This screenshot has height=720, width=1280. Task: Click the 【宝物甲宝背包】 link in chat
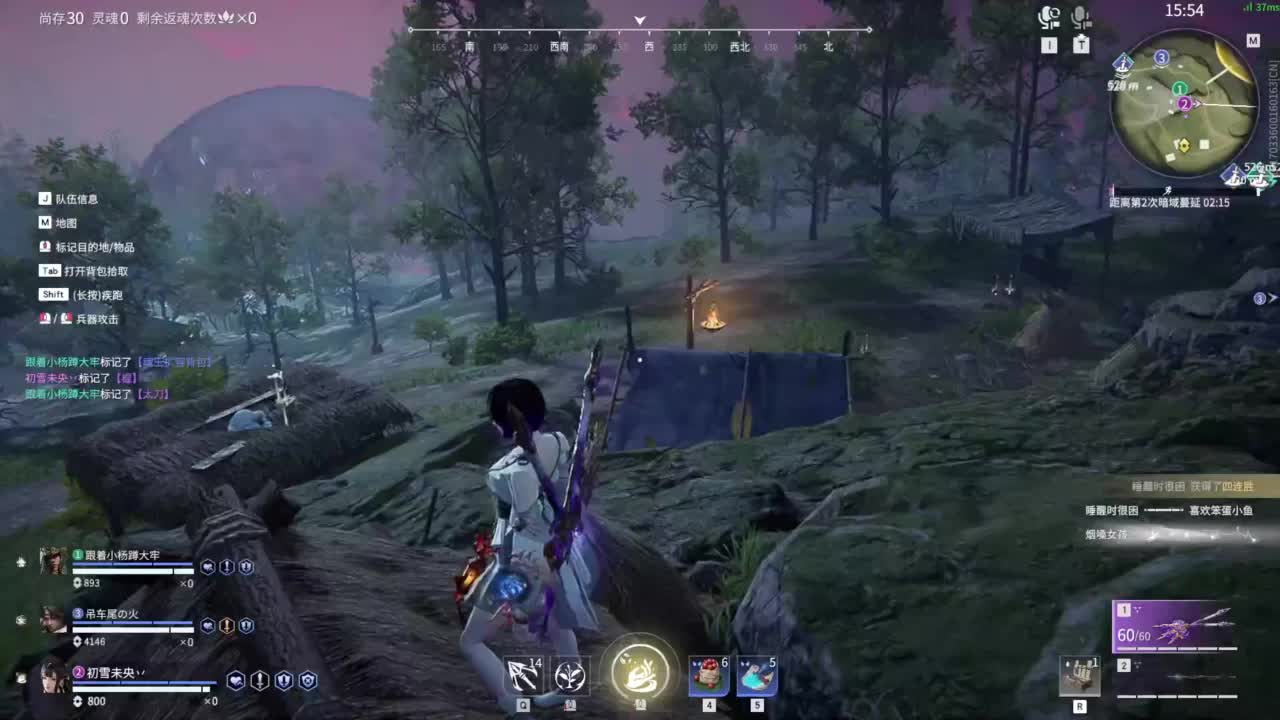(x=175, y=363)
